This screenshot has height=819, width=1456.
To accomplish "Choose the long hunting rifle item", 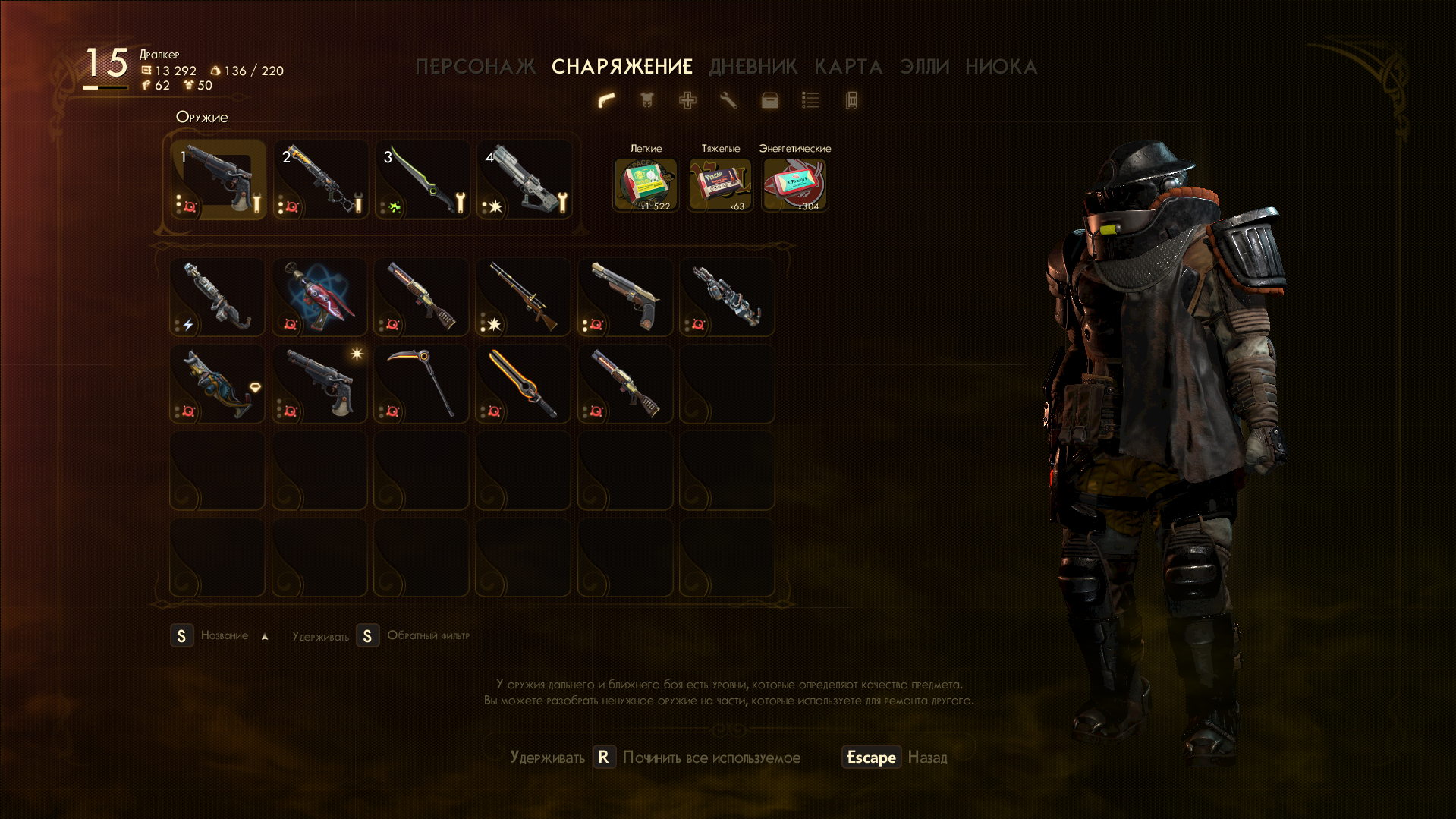I will point(524,297).
